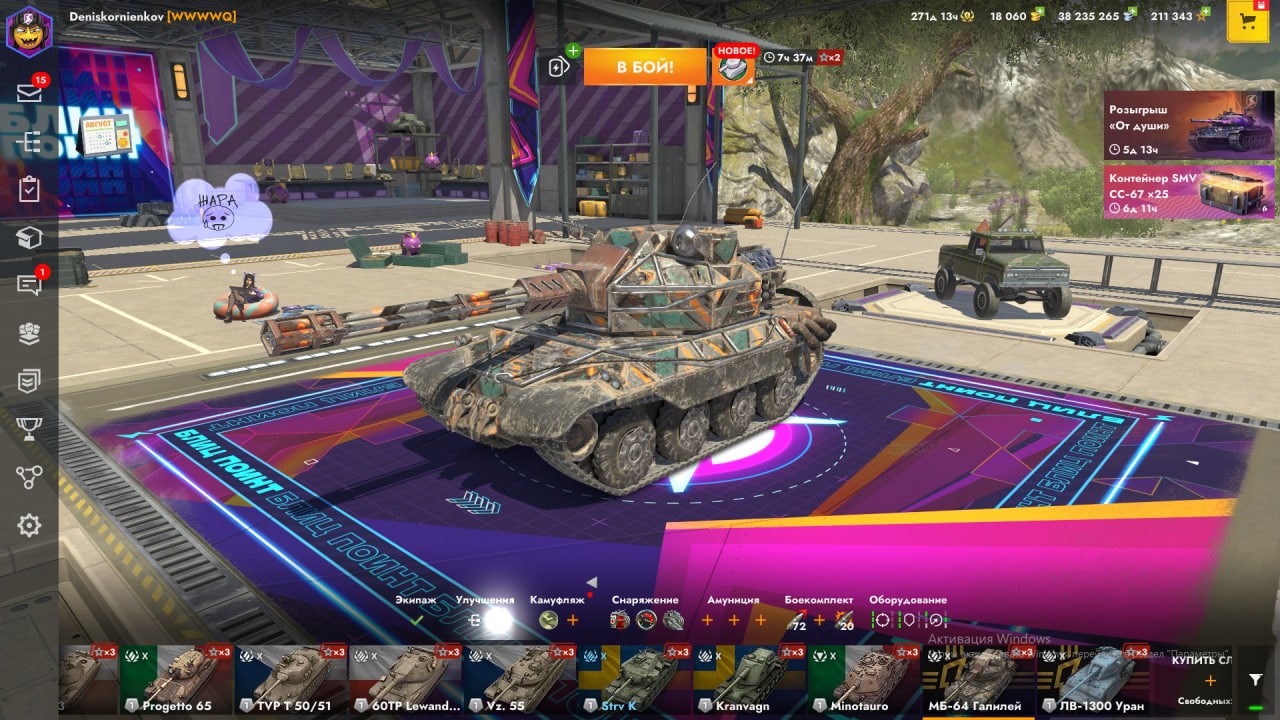The height and width of the screenshot is (720, 1280).
Task: Open the missions clipboard icon
Action: (29, 189)
